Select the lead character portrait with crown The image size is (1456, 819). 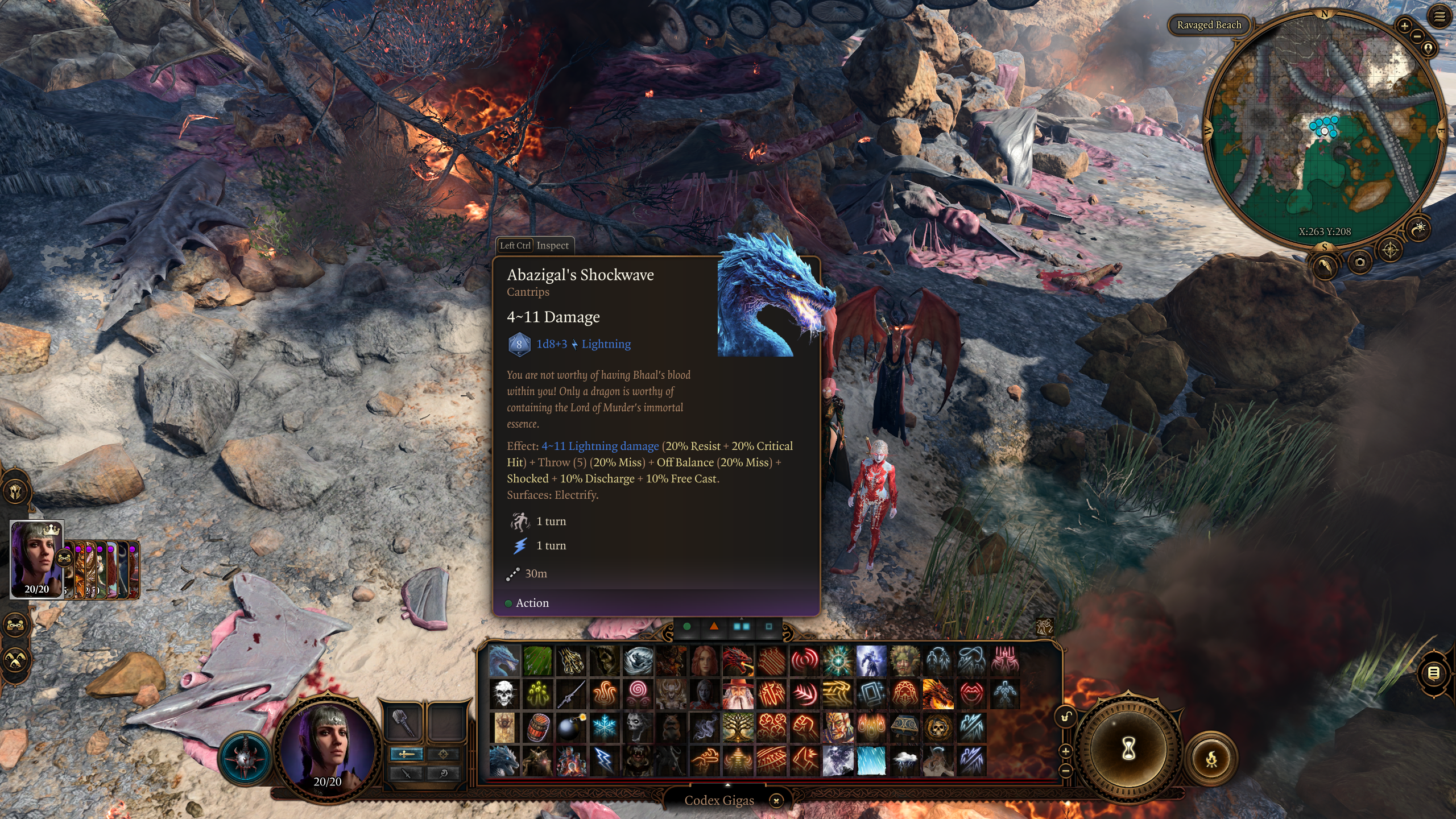click(x=36, y=559)
